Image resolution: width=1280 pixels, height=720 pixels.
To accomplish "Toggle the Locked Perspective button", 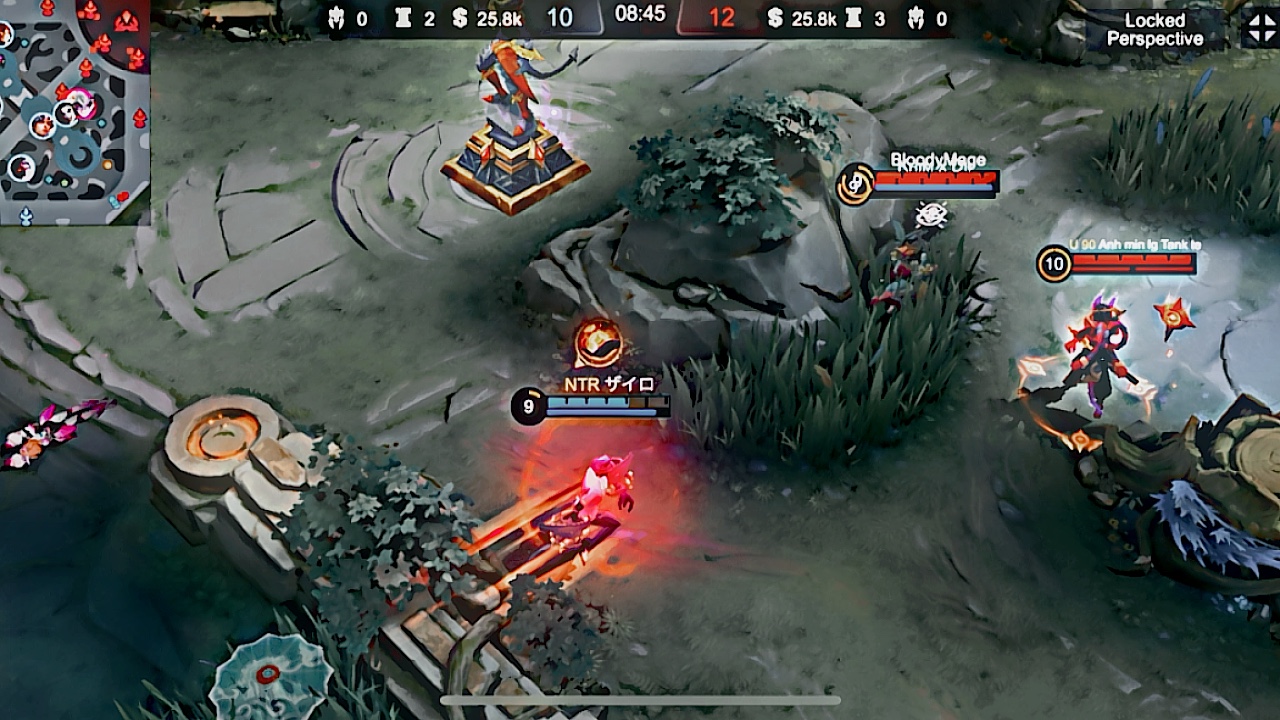I will [1154, 30].
